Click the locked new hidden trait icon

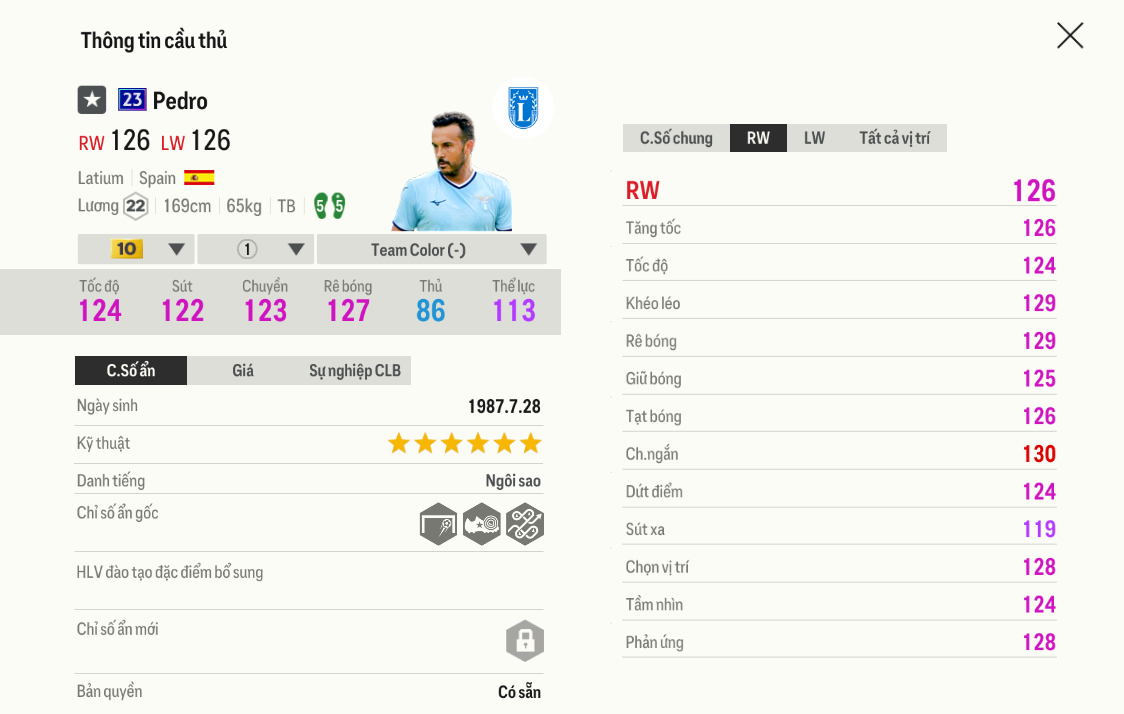(x=525, y=640)
